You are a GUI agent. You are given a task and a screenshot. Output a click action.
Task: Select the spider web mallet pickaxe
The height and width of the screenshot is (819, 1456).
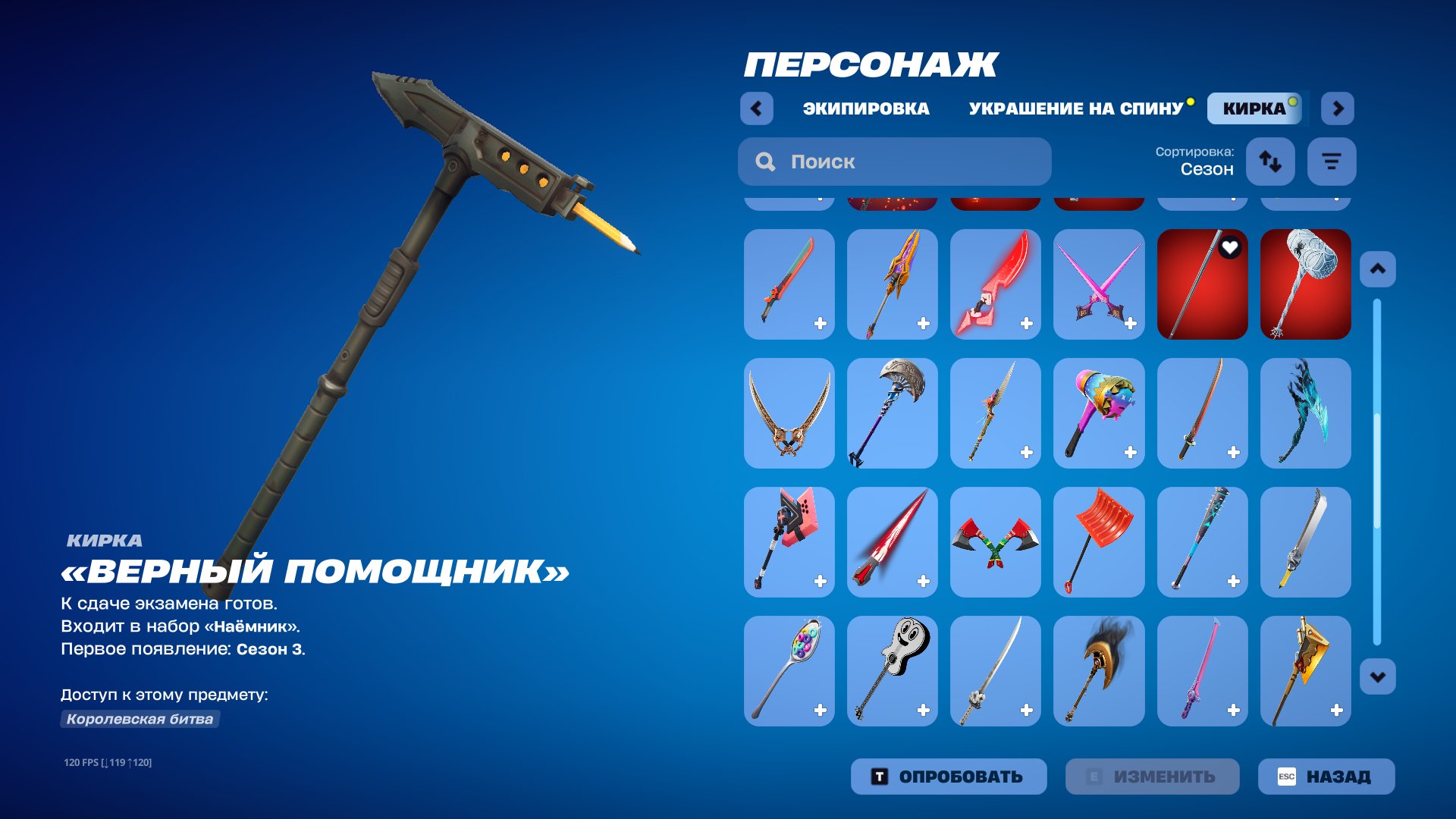coord(1305,284)
